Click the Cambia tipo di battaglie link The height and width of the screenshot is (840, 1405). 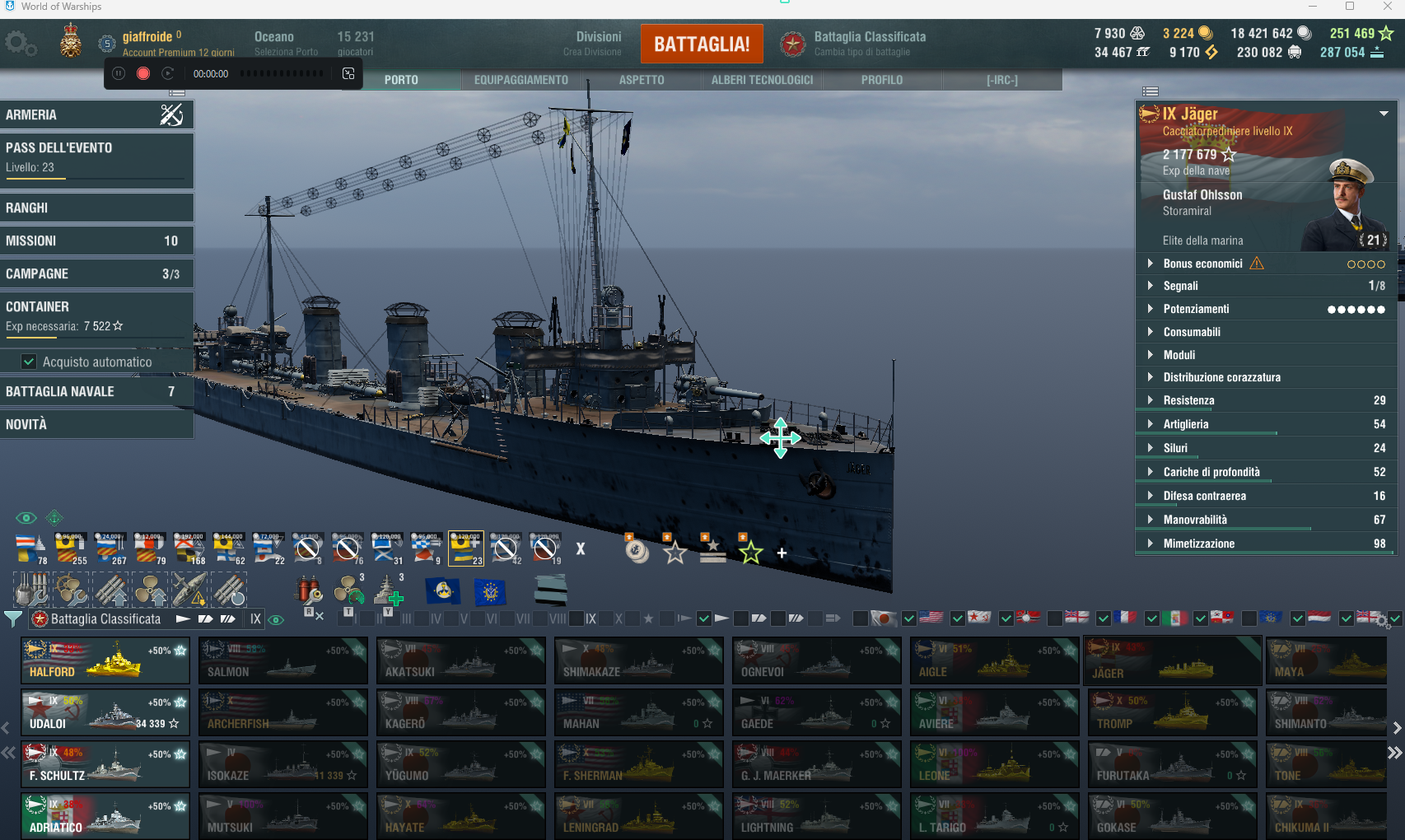pos(861,50)
